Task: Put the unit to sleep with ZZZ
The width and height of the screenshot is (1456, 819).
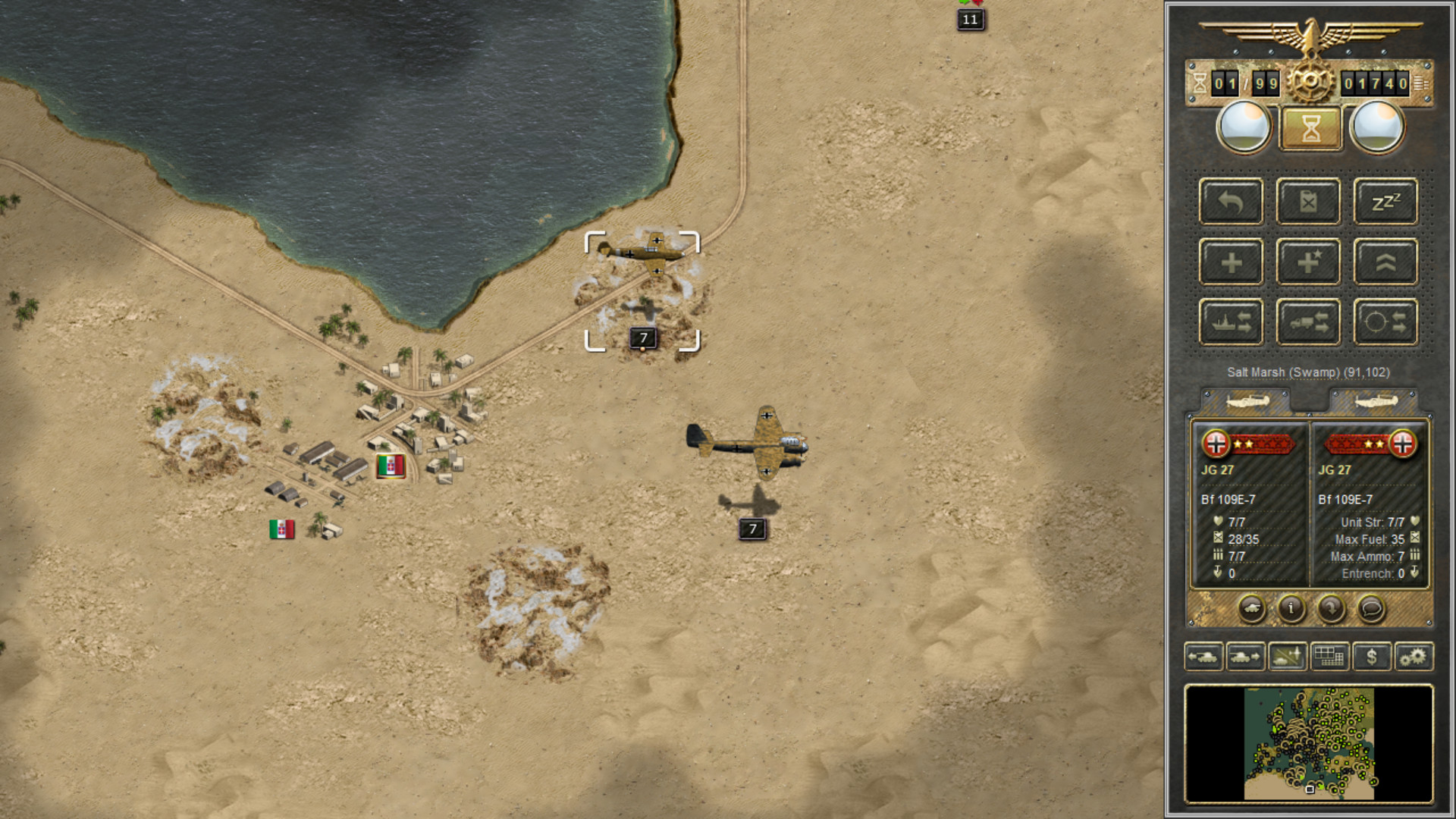Action: 1385,202
